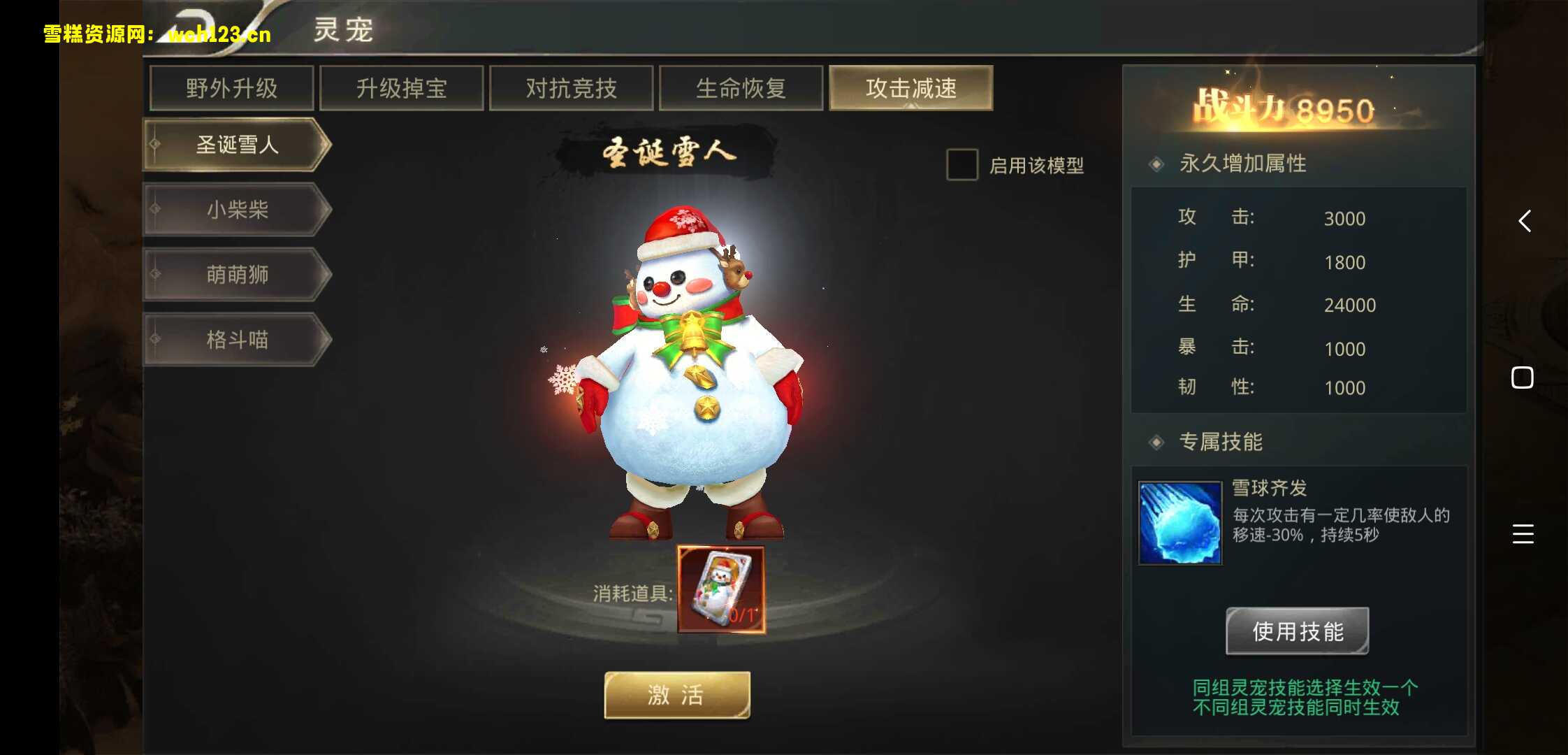Viewport: 1568px width, 755px height.
Task: Select 格斗喵 in the pet list
Action: (x=236, y=340)
